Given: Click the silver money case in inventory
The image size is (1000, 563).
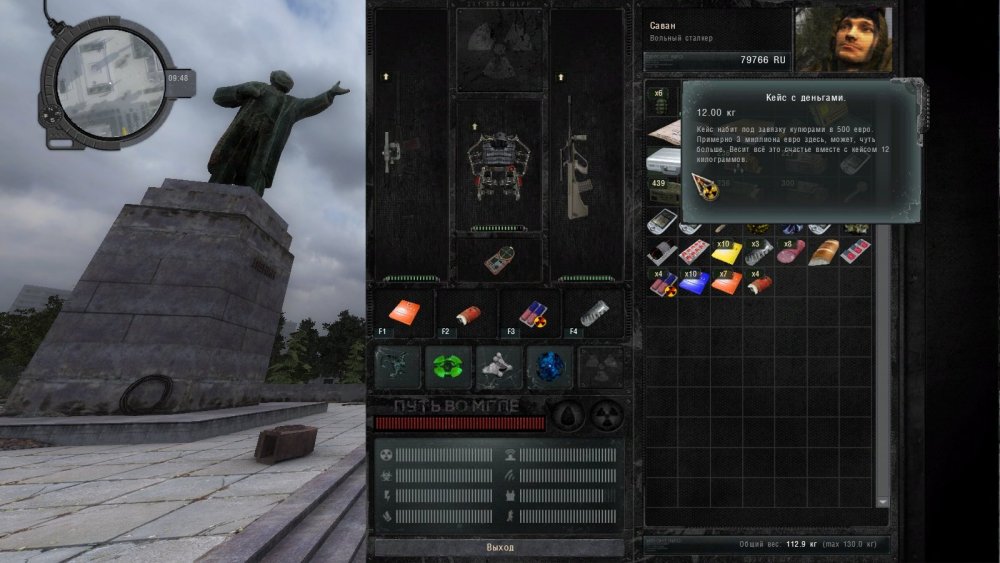Looking at the screenshot, I should point(662,161).
